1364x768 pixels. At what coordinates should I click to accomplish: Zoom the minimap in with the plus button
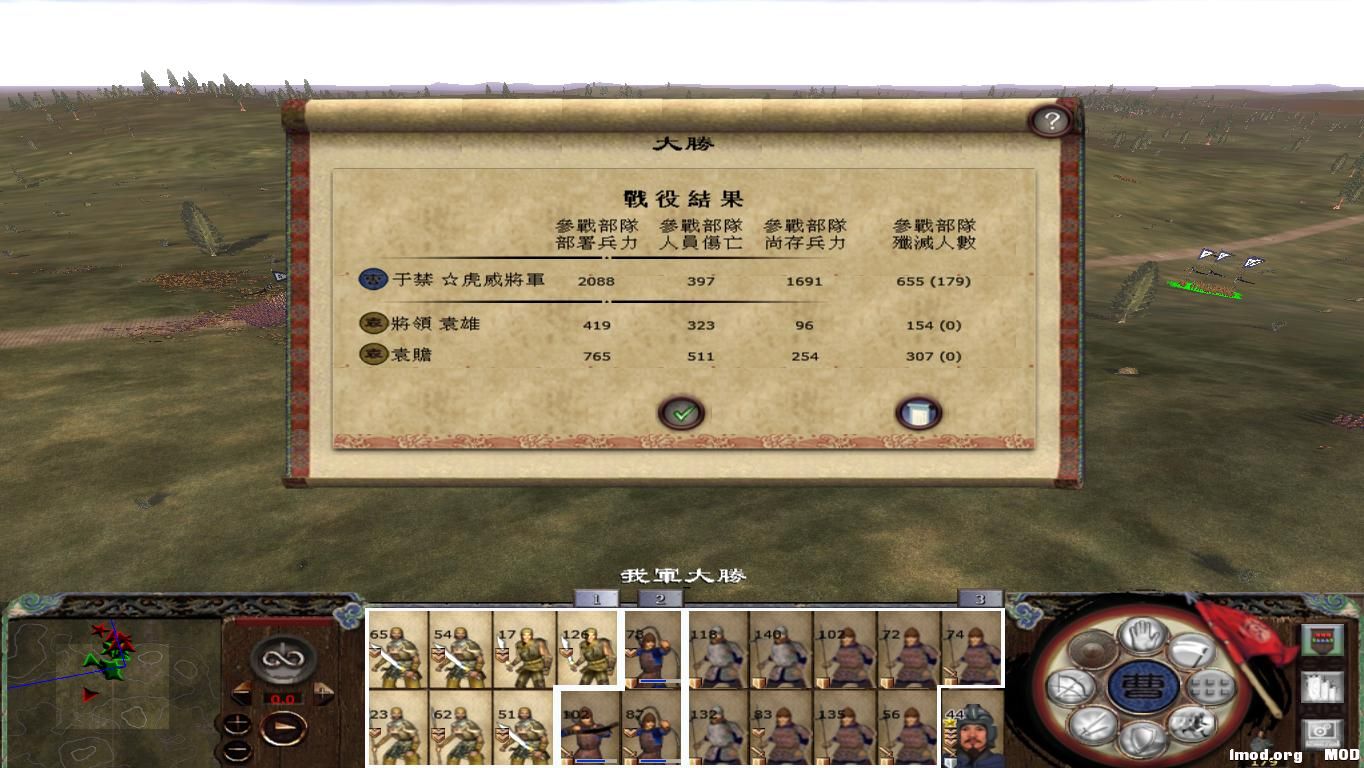(x=237, y=723)
